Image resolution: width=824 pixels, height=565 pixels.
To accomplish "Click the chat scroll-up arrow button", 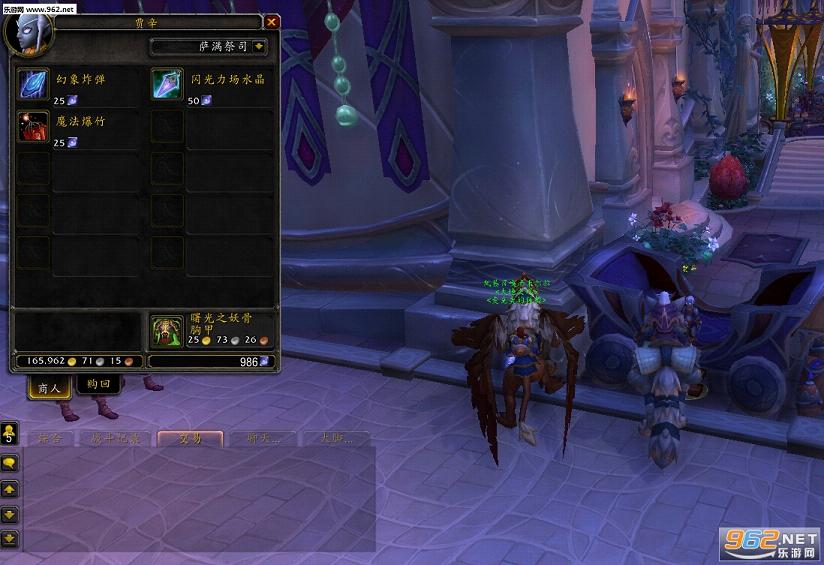I will tap(10, 489).
